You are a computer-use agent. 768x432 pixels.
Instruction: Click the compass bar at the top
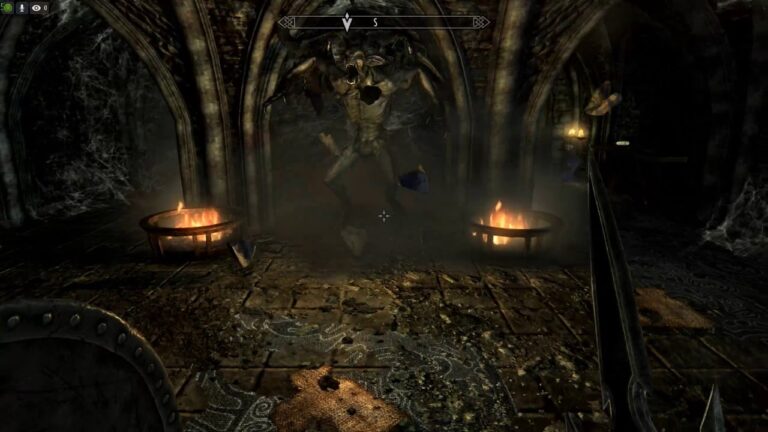click(384, 21)
